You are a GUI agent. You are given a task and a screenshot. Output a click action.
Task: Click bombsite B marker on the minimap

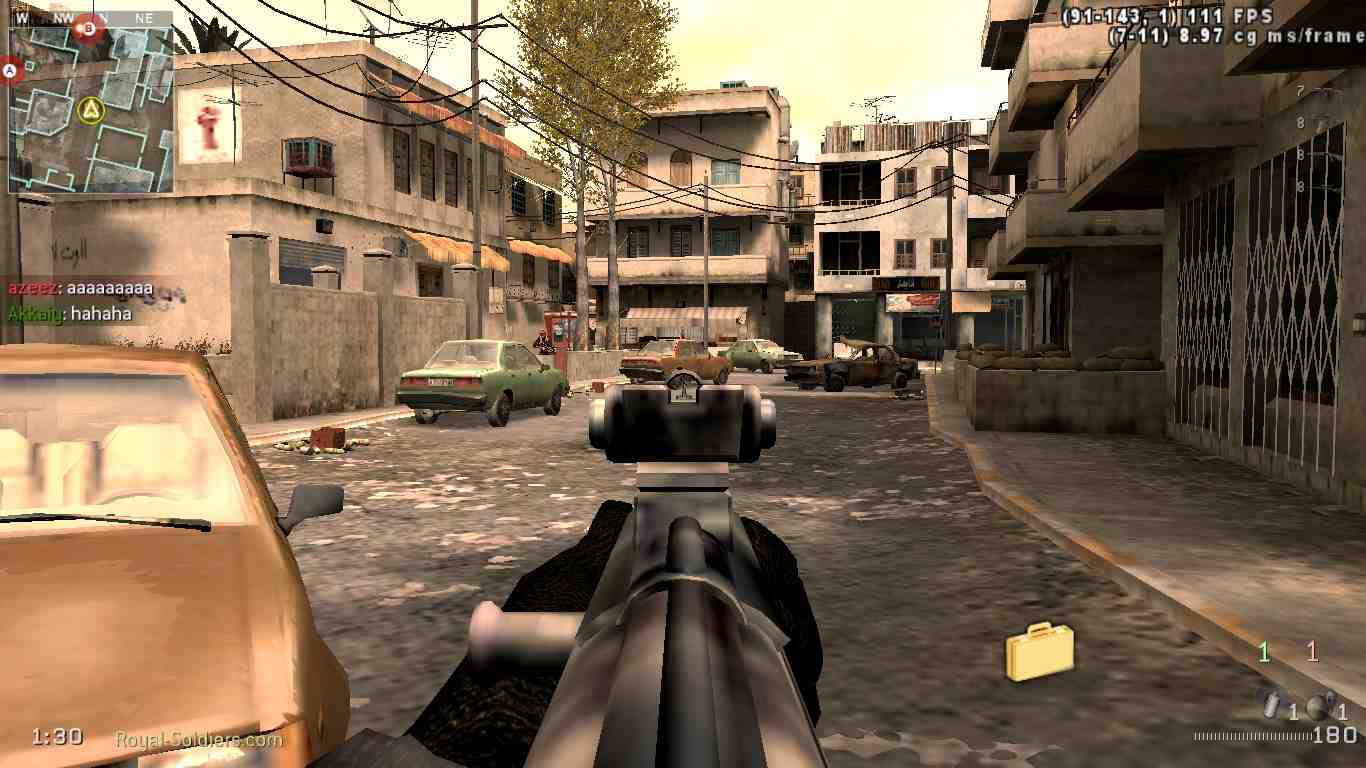[88, 29]
